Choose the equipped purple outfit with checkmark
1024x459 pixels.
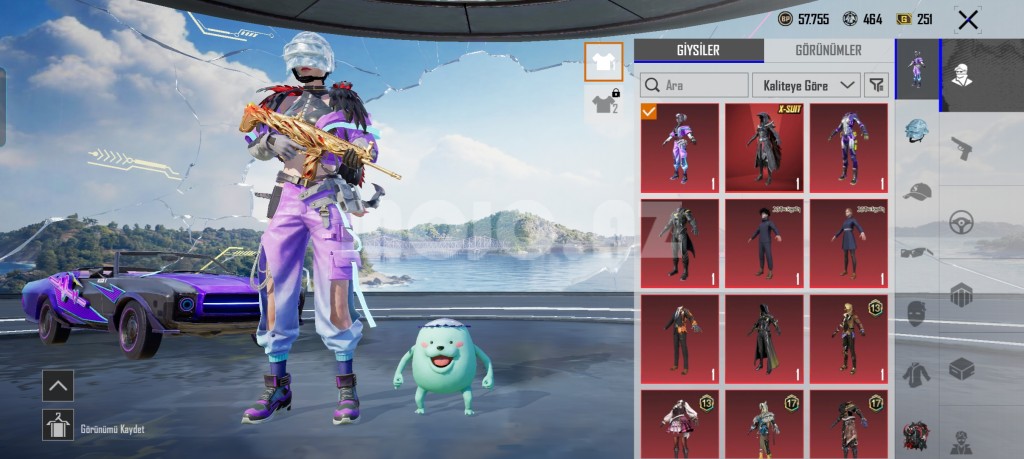point(679,148)
